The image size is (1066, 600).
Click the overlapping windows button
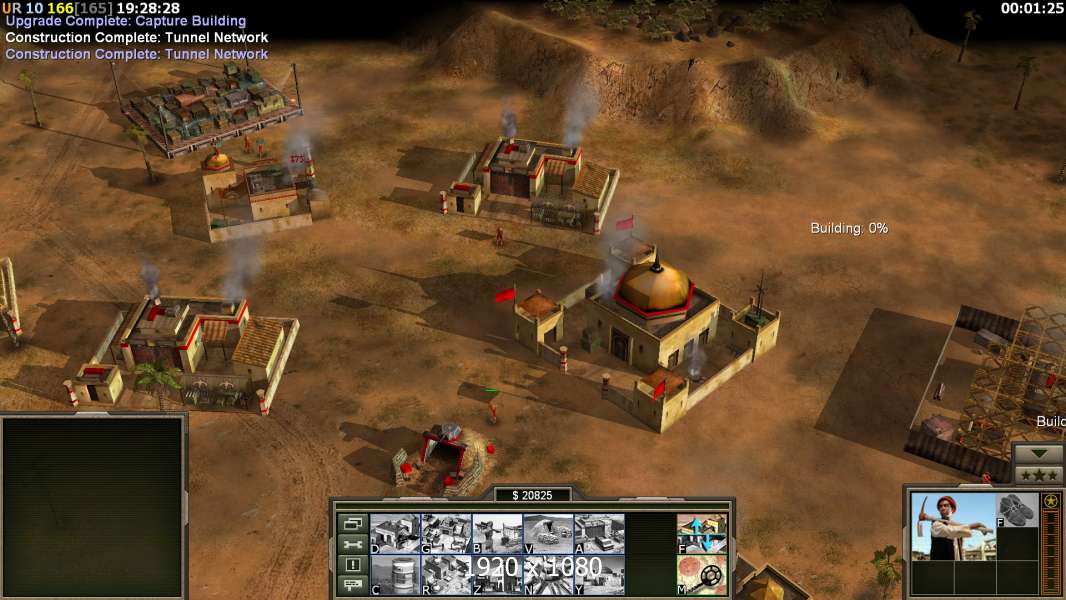[352, 523]
